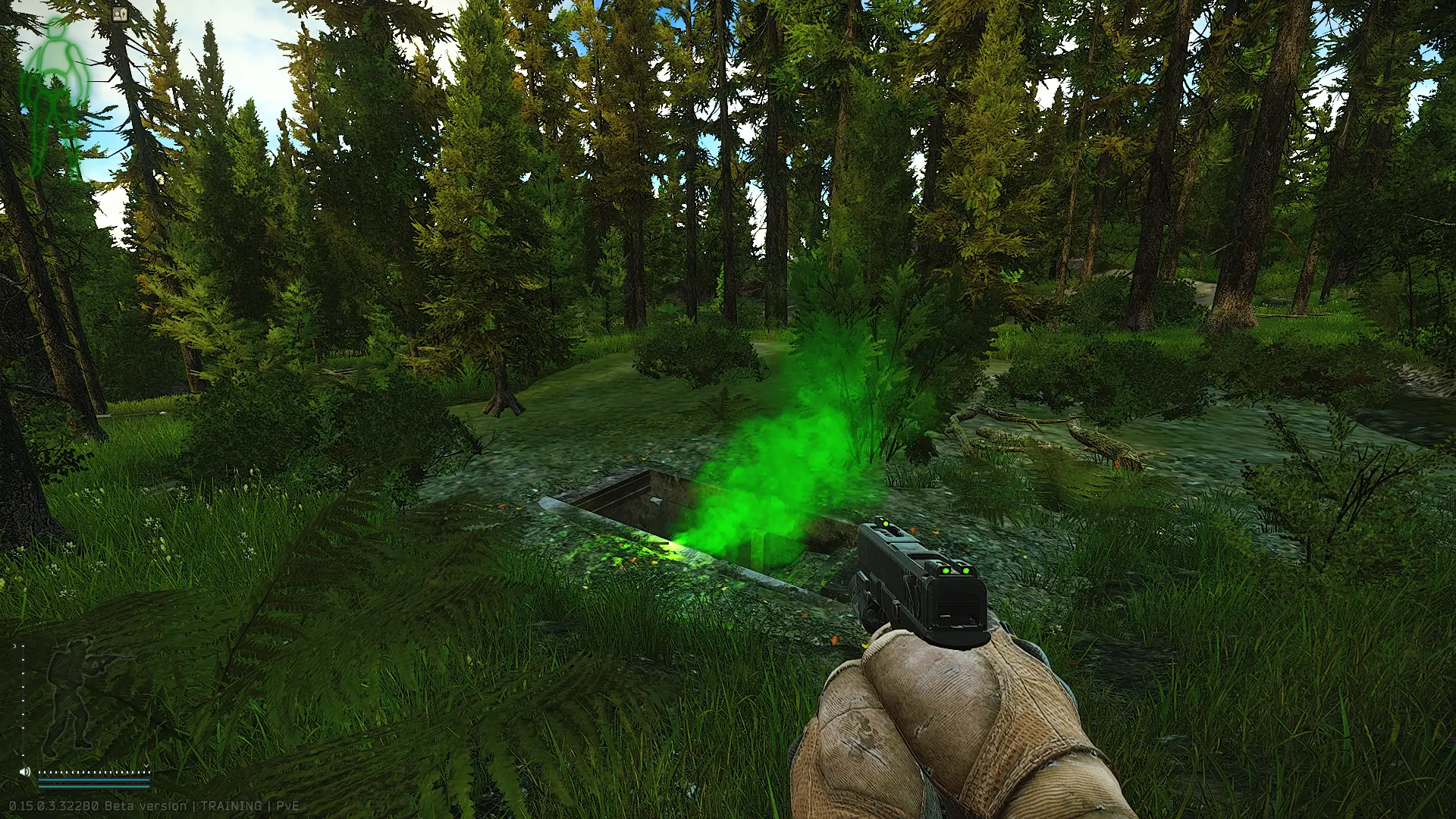Click the lightning bolt on the status icon

tap(124, 14)
